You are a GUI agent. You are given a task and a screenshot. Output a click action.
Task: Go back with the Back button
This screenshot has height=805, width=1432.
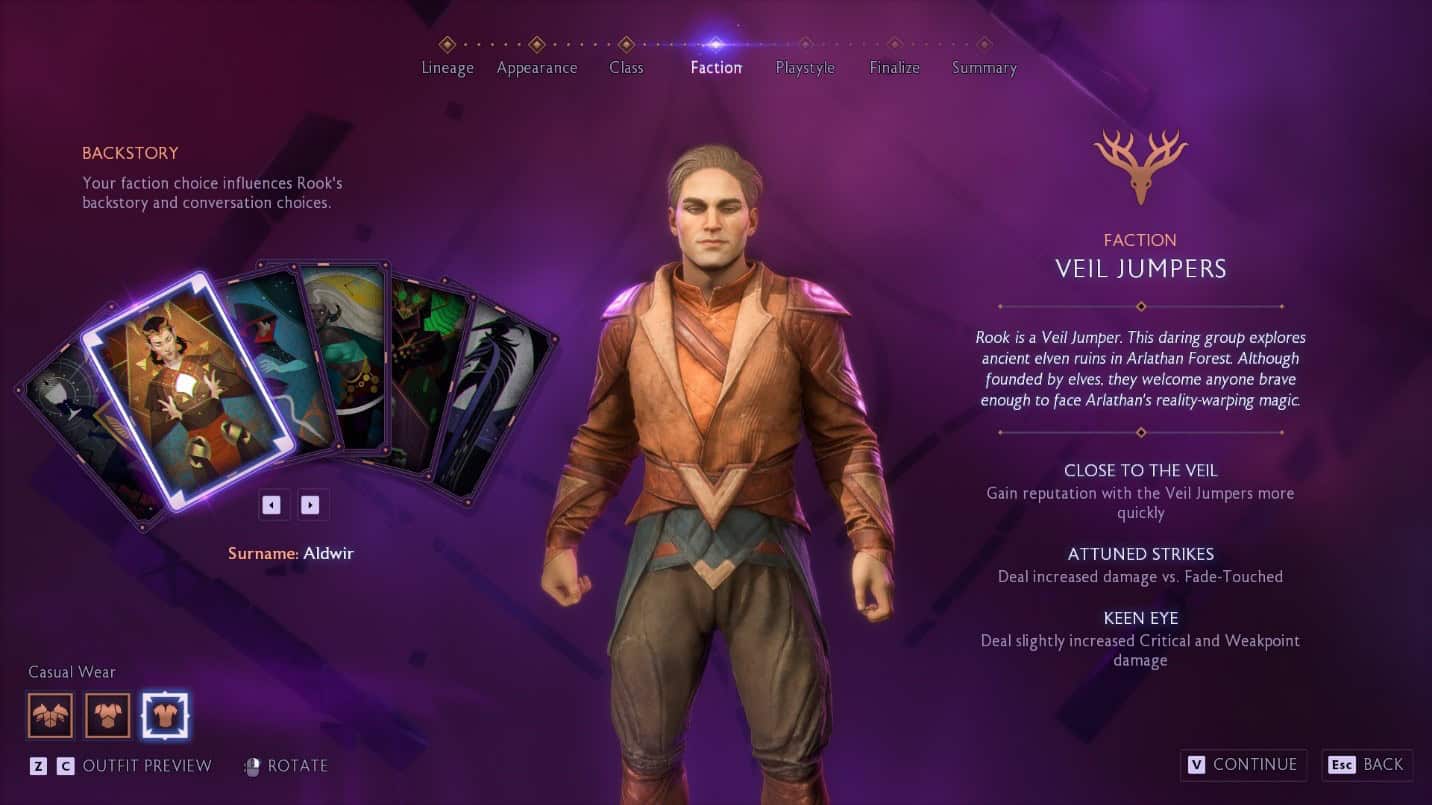click(1366, 765)
